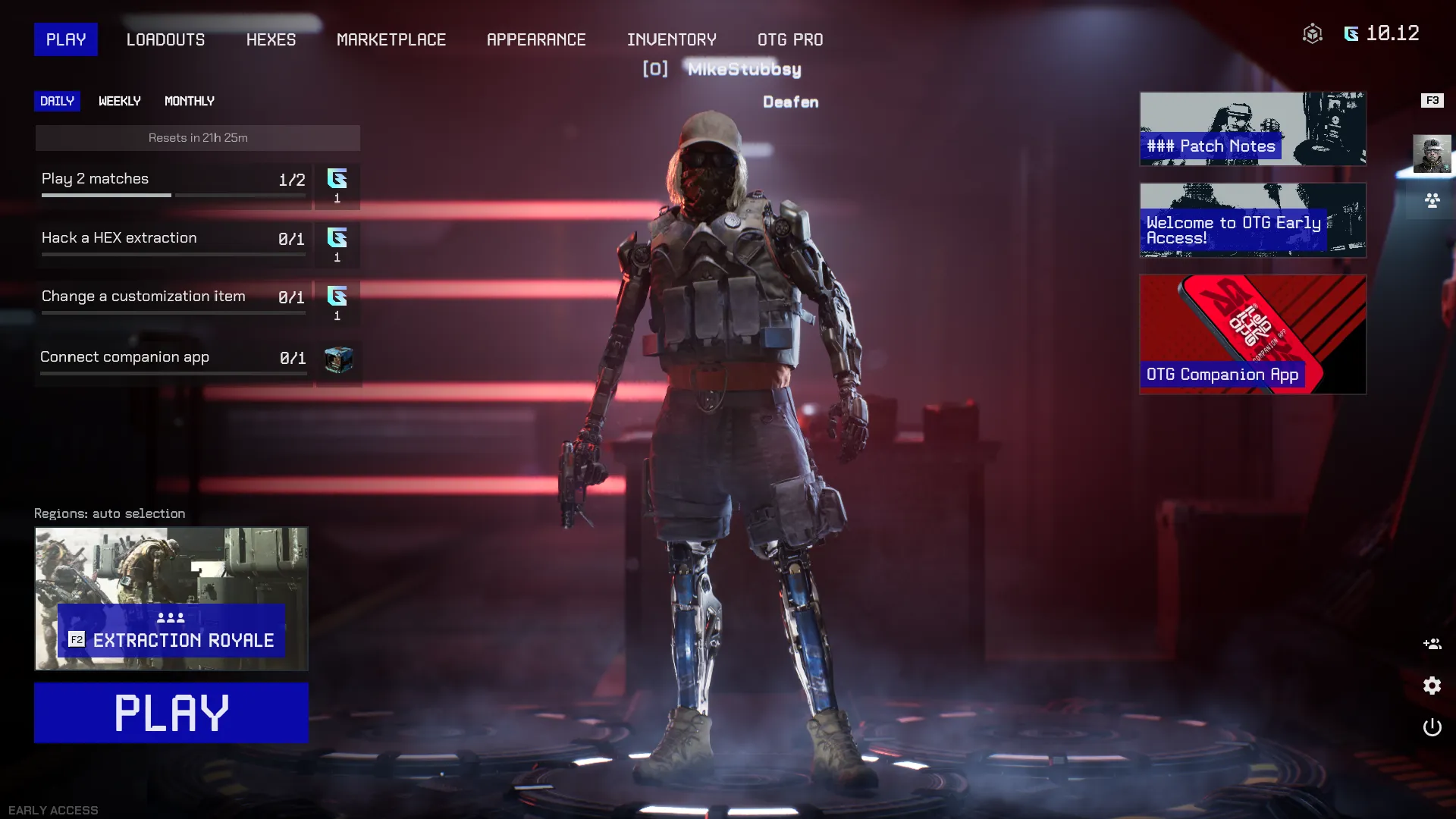The height and width of the screenshot is (819, 1456).
Task: Read the Welcome to OTG Early Access tile
Action: coord(1252,220)
